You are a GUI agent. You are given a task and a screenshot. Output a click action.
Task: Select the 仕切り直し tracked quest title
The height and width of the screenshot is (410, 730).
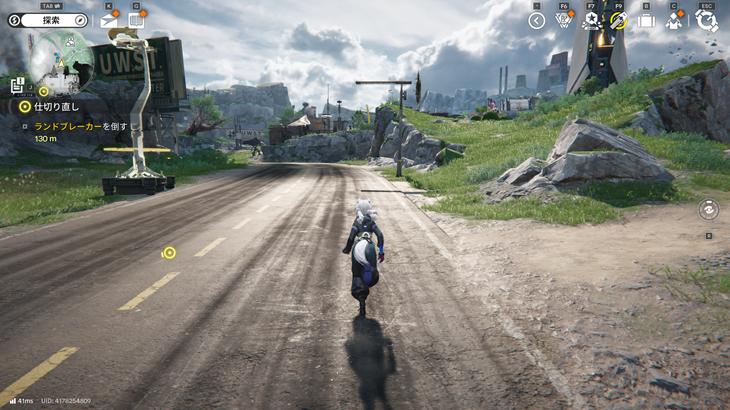(55, 105)
